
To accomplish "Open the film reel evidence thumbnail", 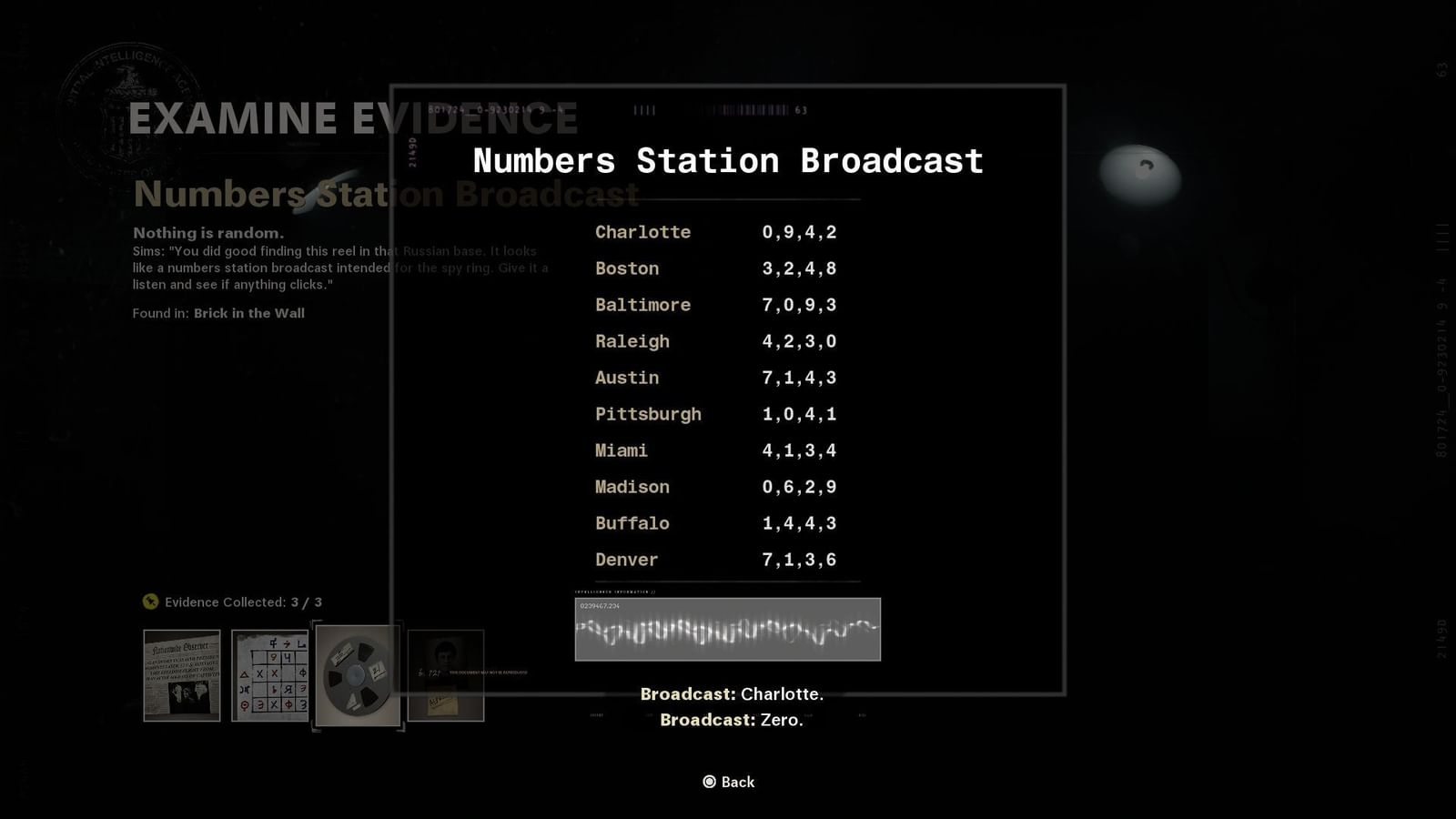I will click(357, 675).
